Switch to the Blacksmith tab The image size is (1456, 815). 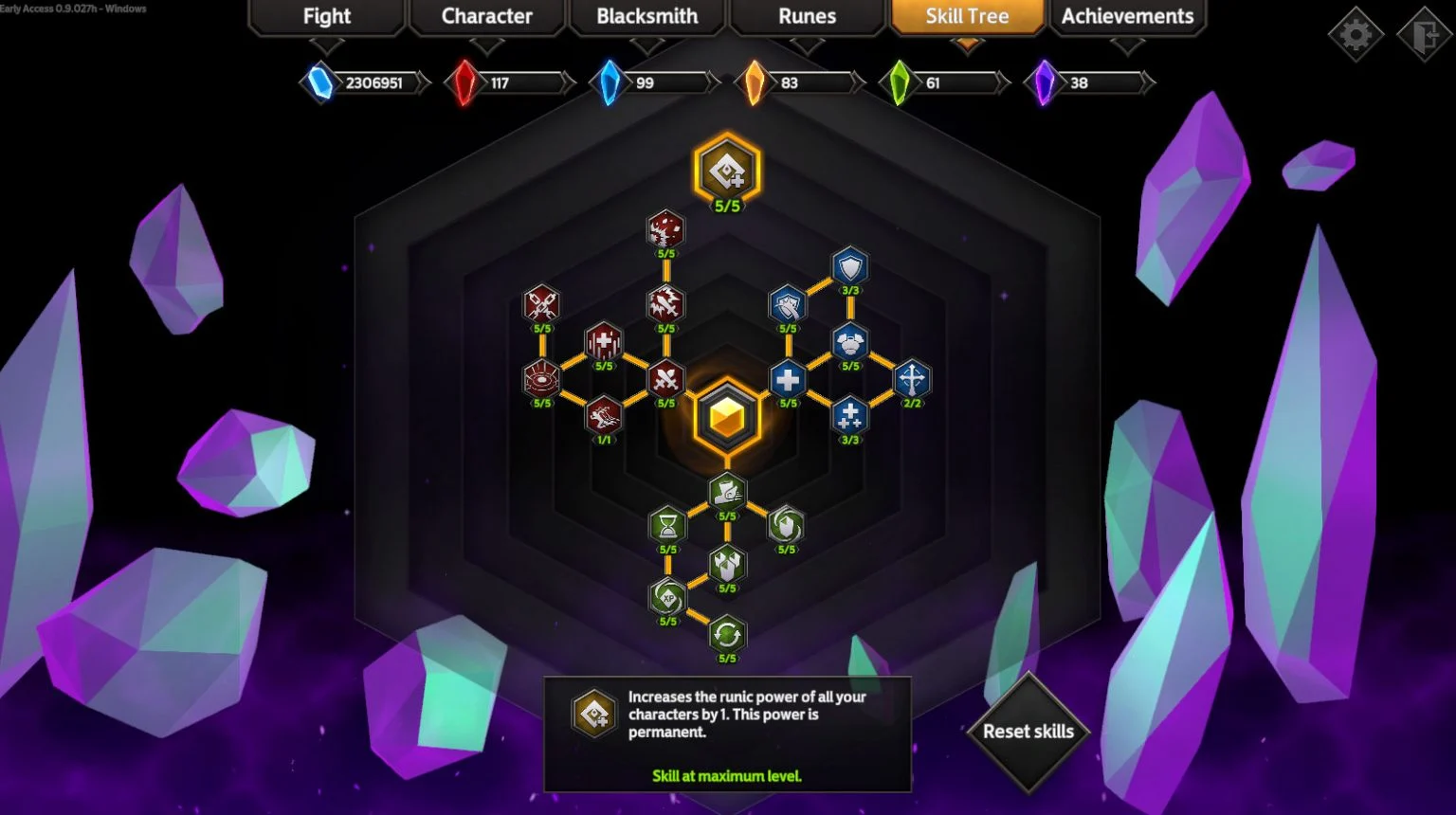click(646, 16)
